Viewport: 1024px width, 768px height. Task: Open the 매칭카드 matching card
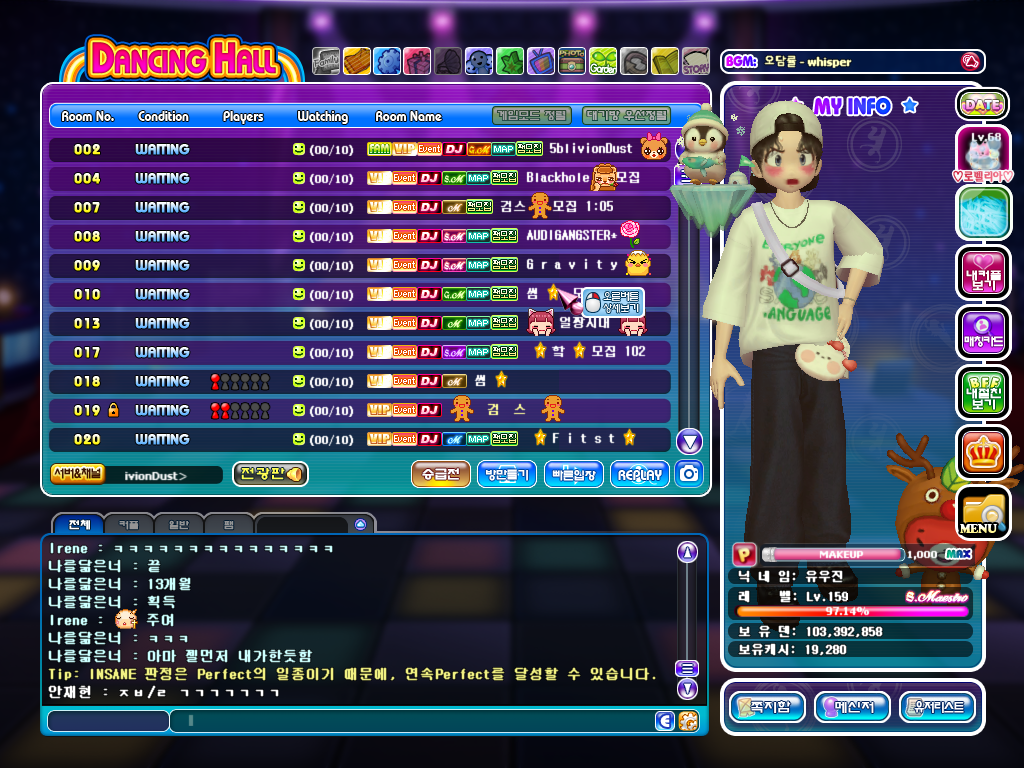click(x=982, y=332)
